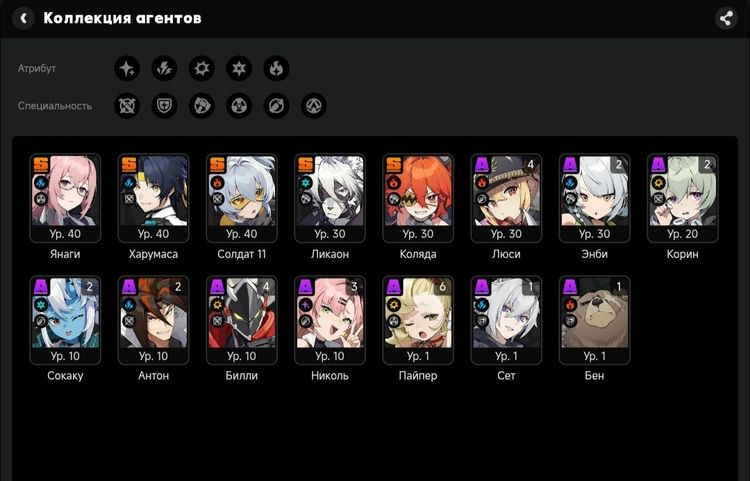Open the Билли agent card
Image resolution: width=750 pixels, height=481 pixels.
point(241,319)
